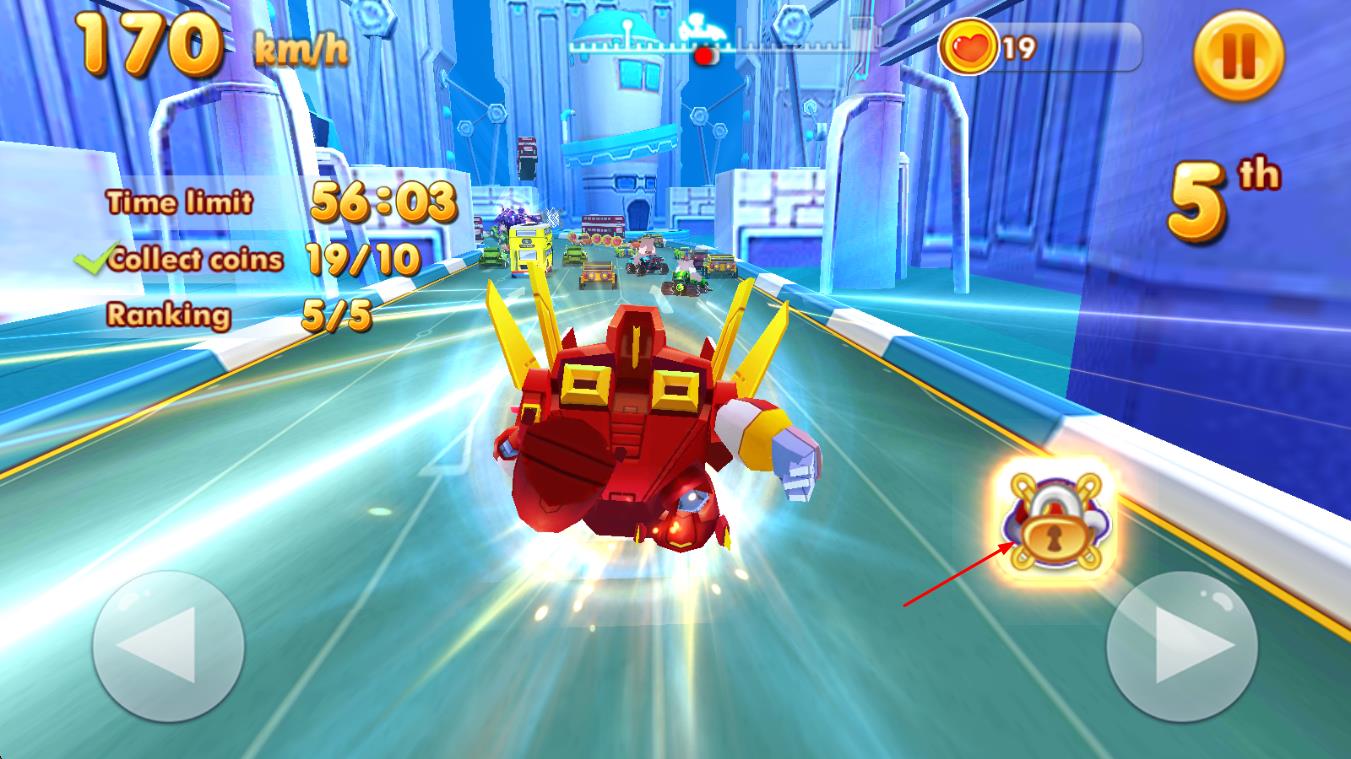
Task: Steer left with the left arrow button
Action: (168, 645)
